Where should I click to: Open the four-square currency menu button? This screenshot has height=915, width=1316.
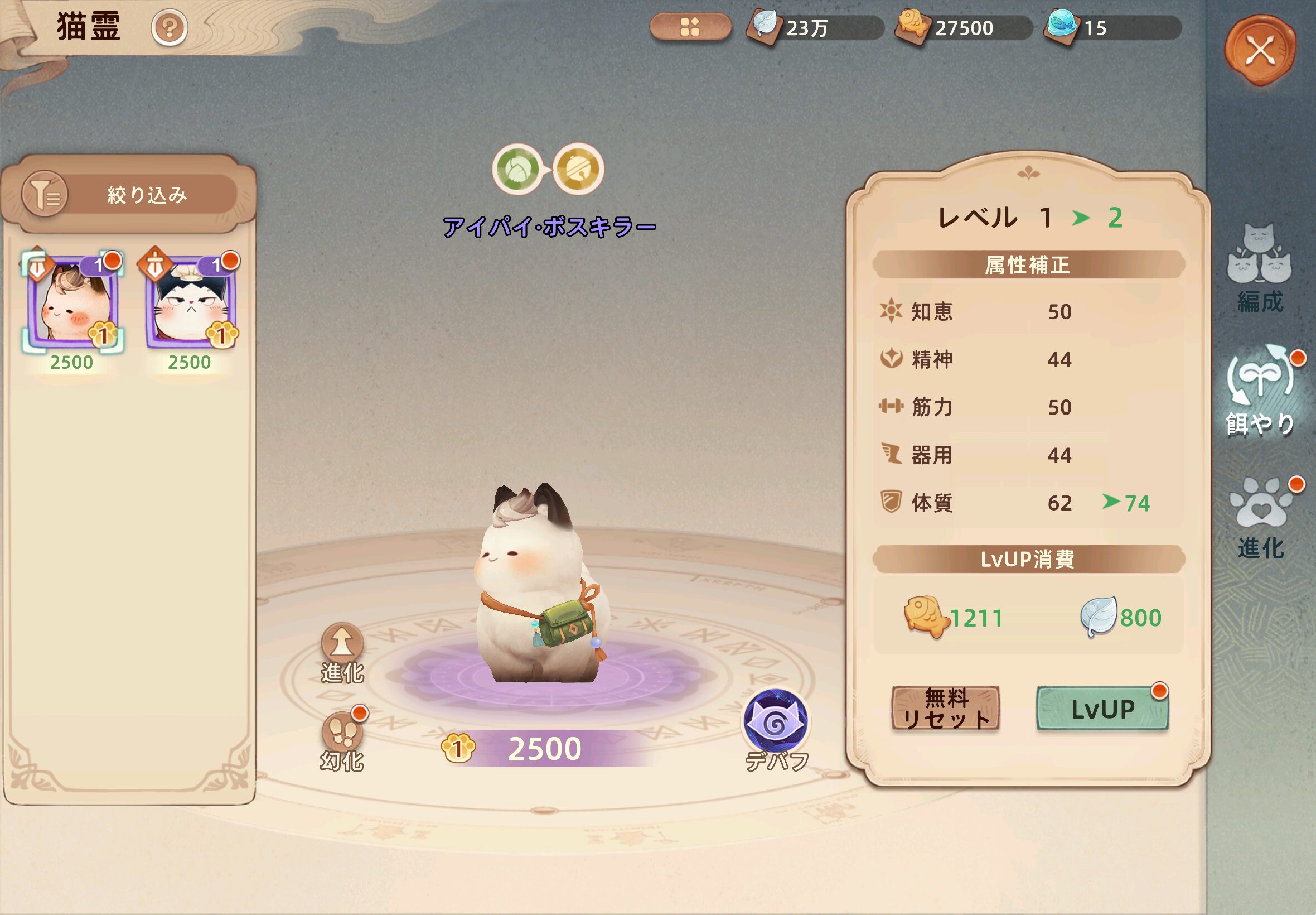[690, 27]
